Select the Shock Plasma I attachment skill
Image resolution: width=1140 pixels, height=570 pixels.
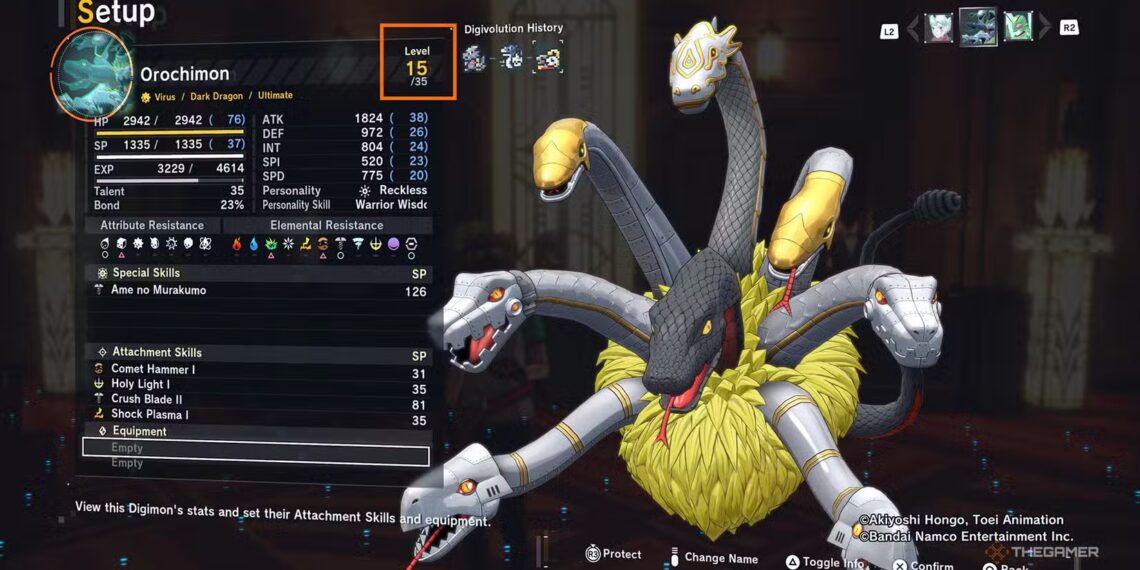coord(150,415)
